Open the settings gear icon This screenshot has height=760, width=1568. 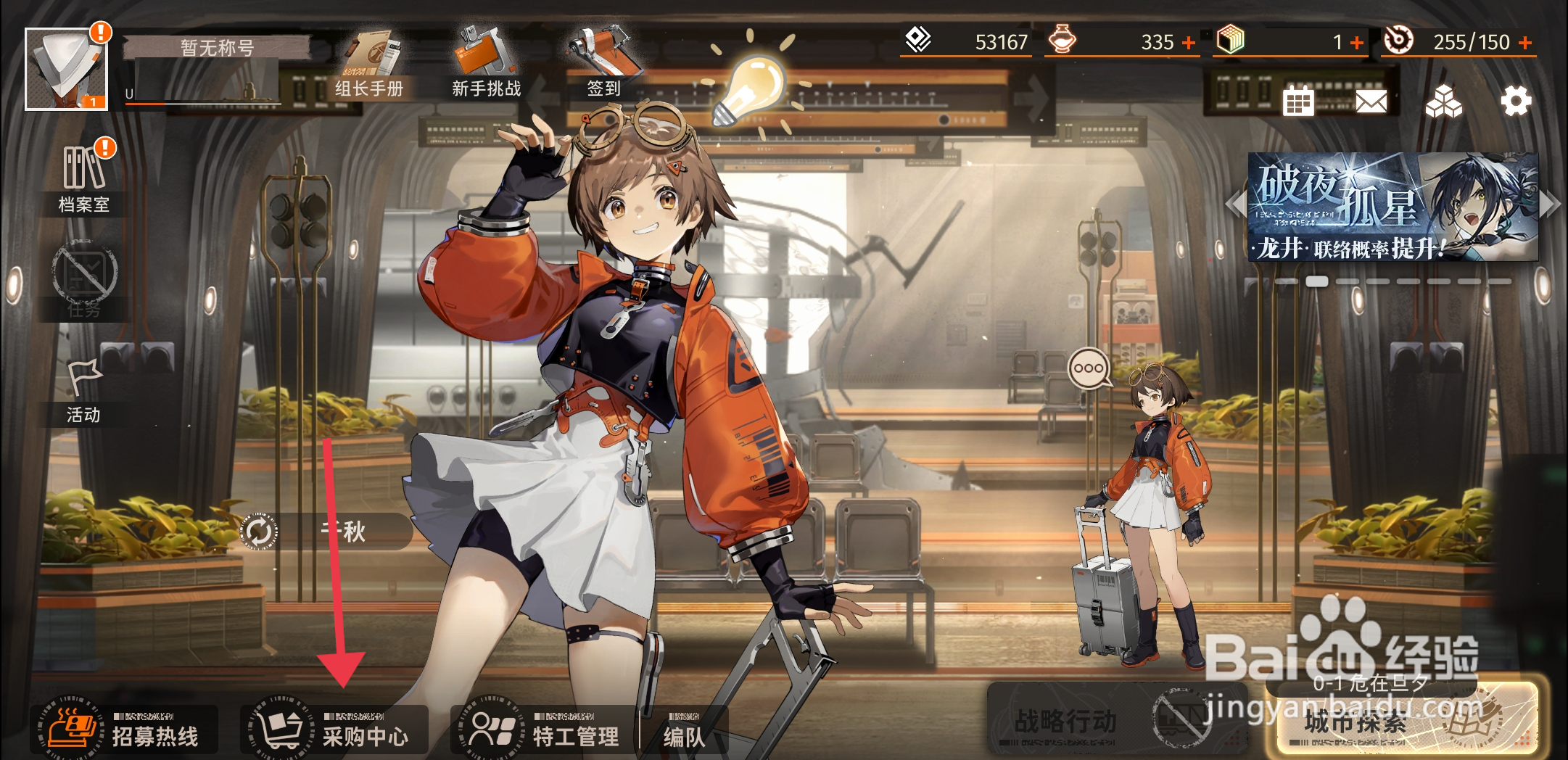coord(1516,101)
